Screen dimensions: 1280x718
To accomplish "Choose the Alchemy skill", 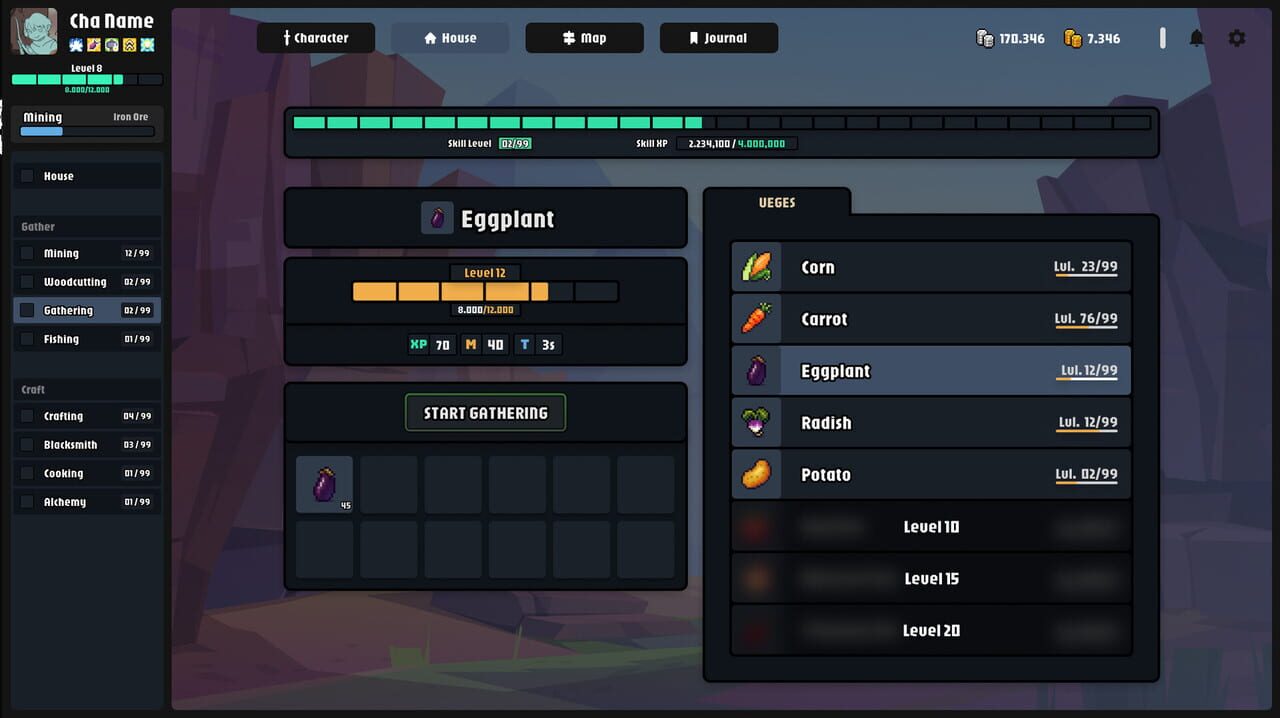I will pyautogui.click(x=87, y=502).
